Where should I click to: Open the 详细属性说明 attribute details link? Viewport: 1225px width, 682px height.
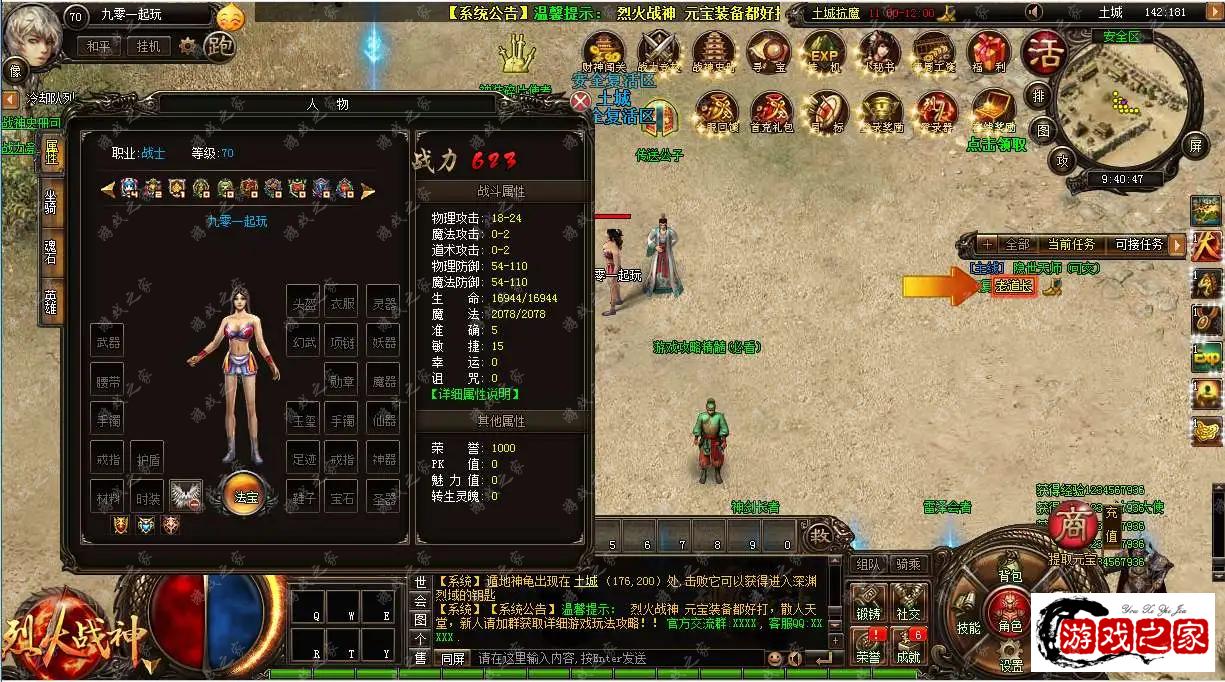(x=475, y=394)
